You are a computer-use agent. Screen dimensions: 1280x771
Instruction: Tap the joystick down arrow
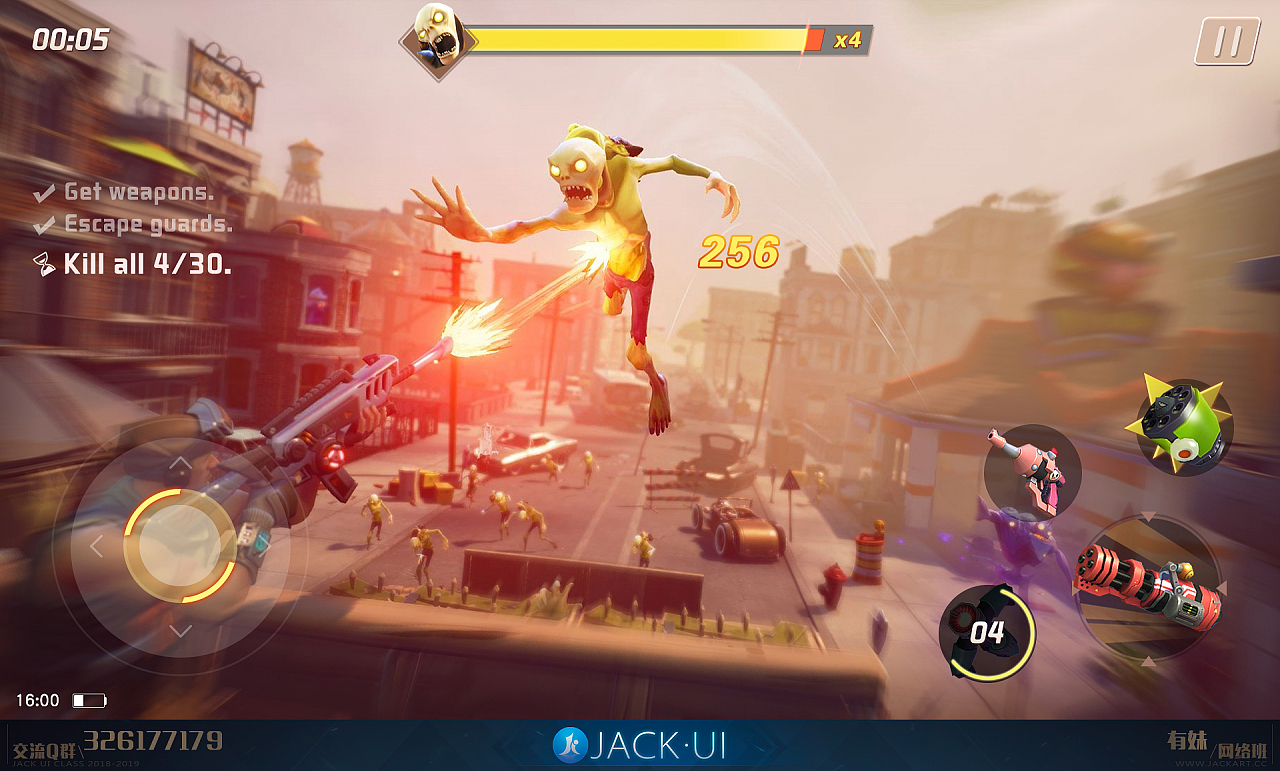pyautogui.click(x=180, y=631)
